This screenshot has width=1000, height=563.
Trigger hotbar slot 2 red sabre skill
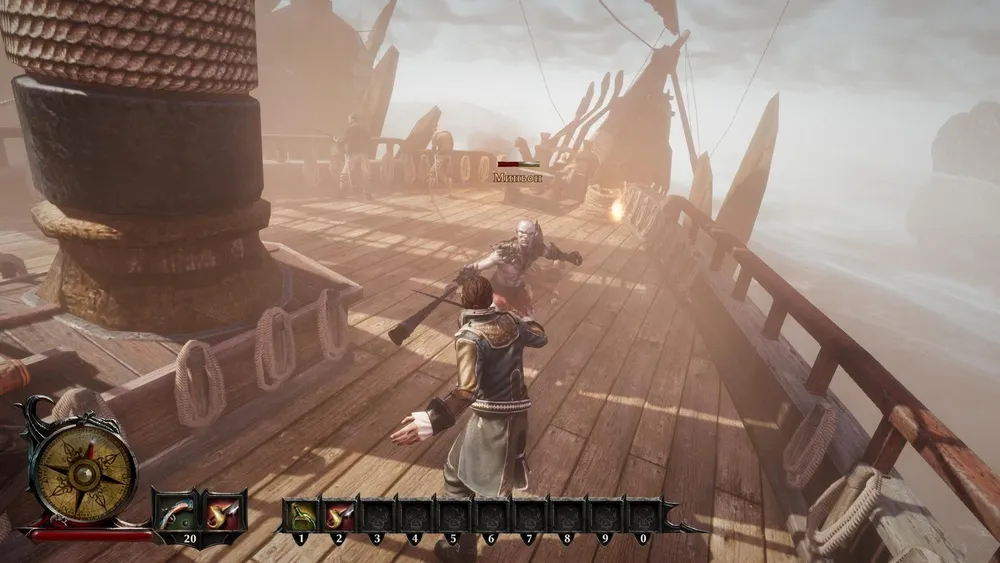(x=339, y=515)
